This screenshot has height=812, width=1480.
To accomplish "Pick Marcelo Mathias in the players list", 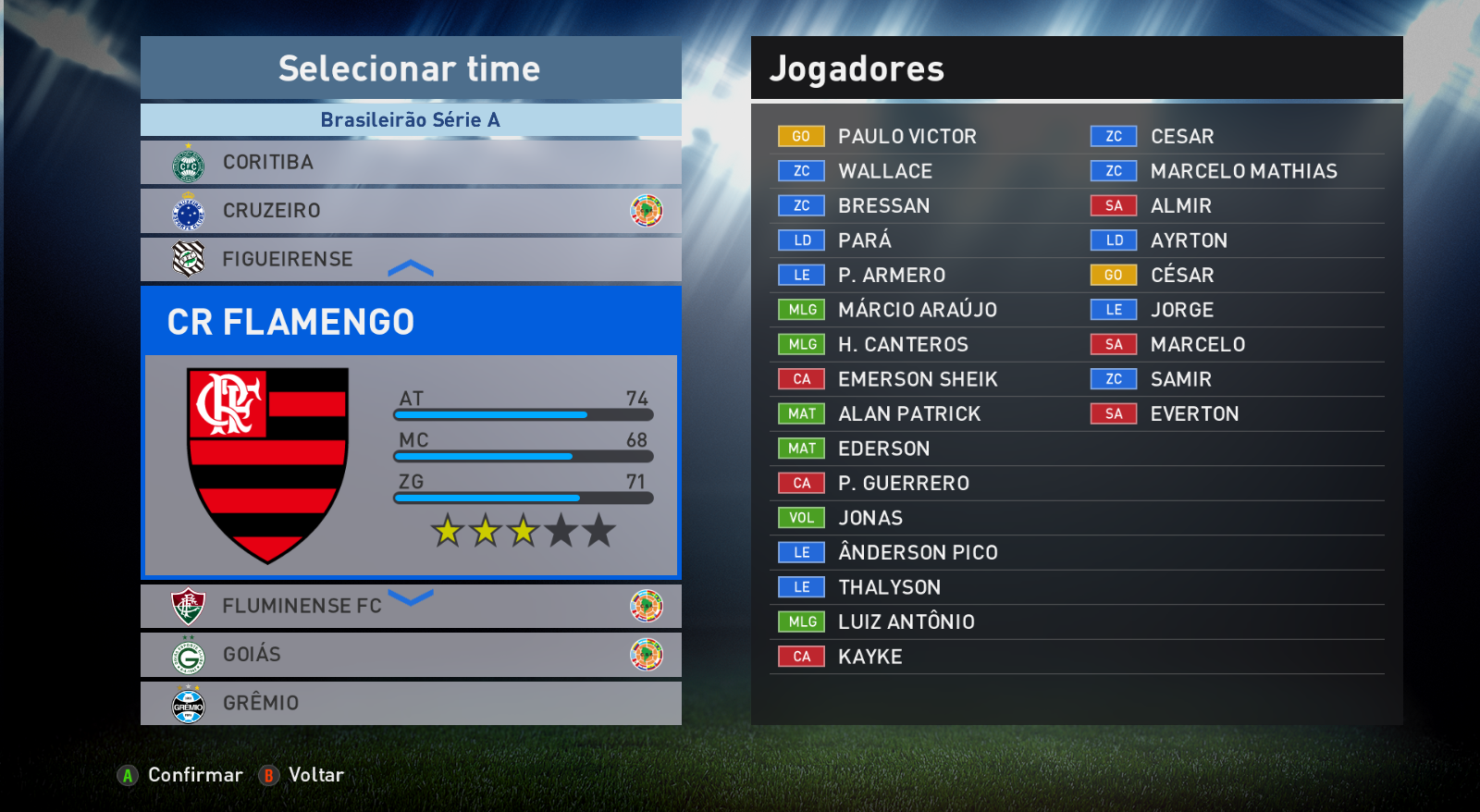I will (x=1243, y=171).
